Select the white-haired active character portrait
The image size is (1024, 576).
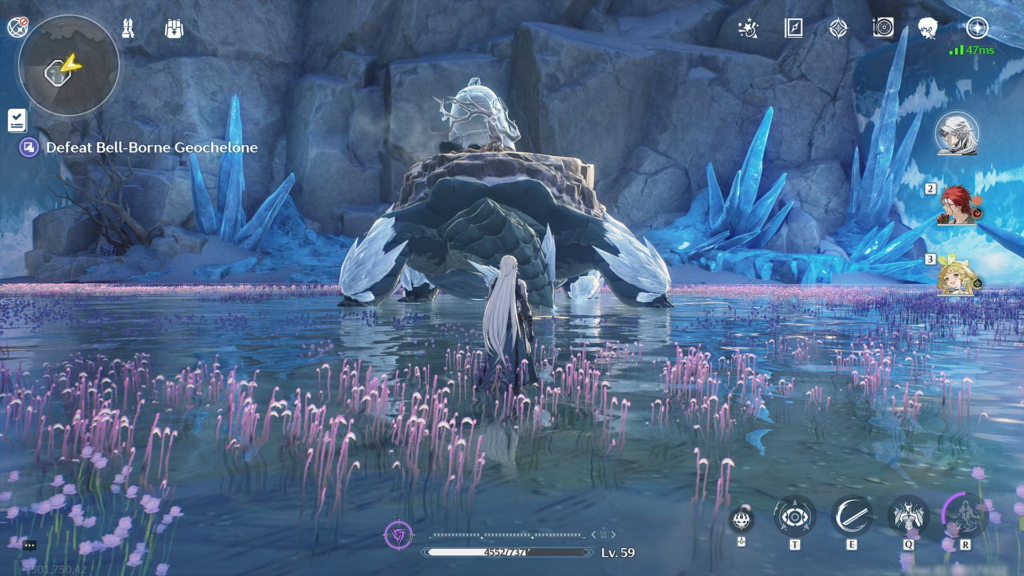[x=957, y=134]
